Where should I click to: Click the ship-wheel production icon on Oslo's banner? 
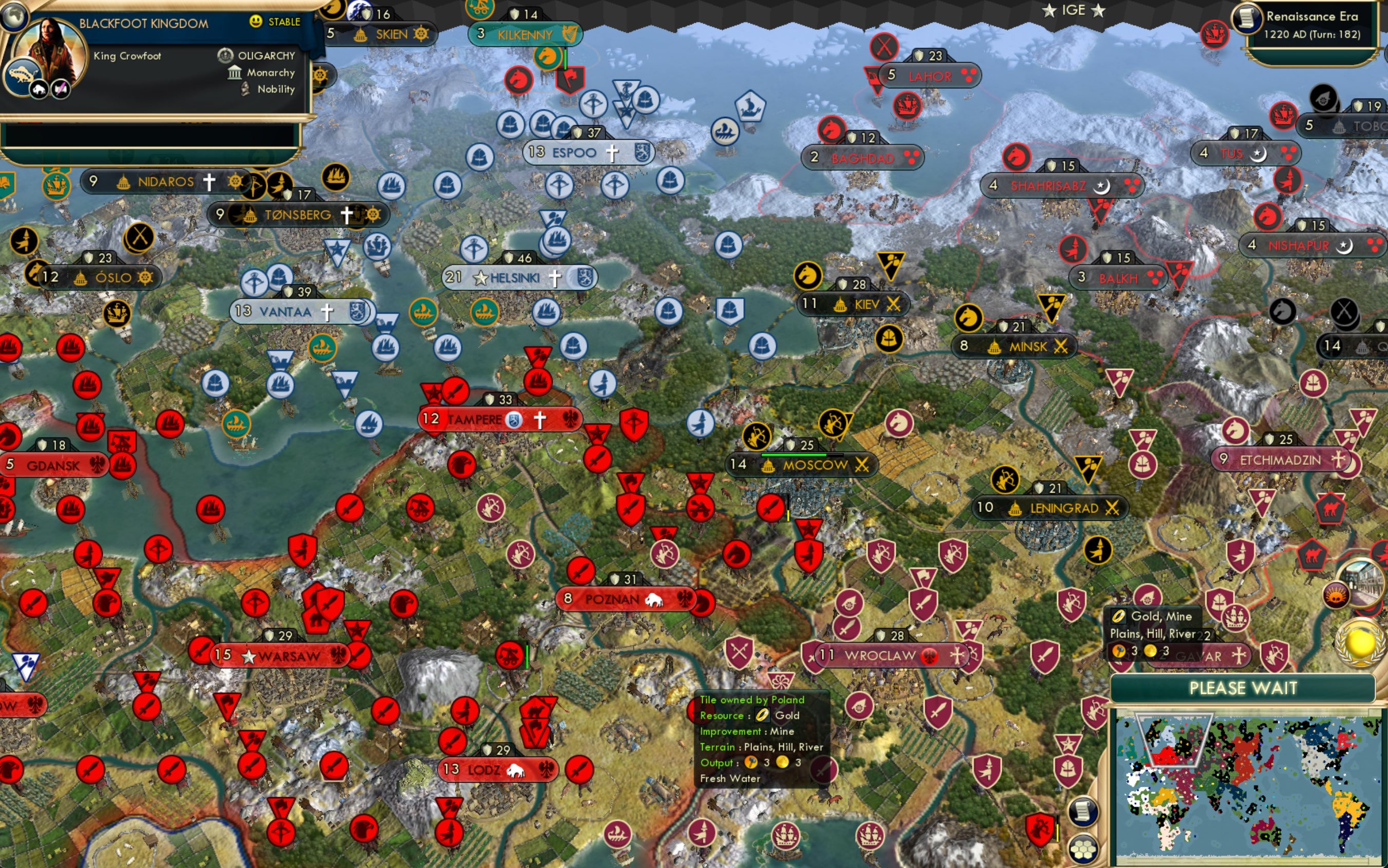point(146,277)
